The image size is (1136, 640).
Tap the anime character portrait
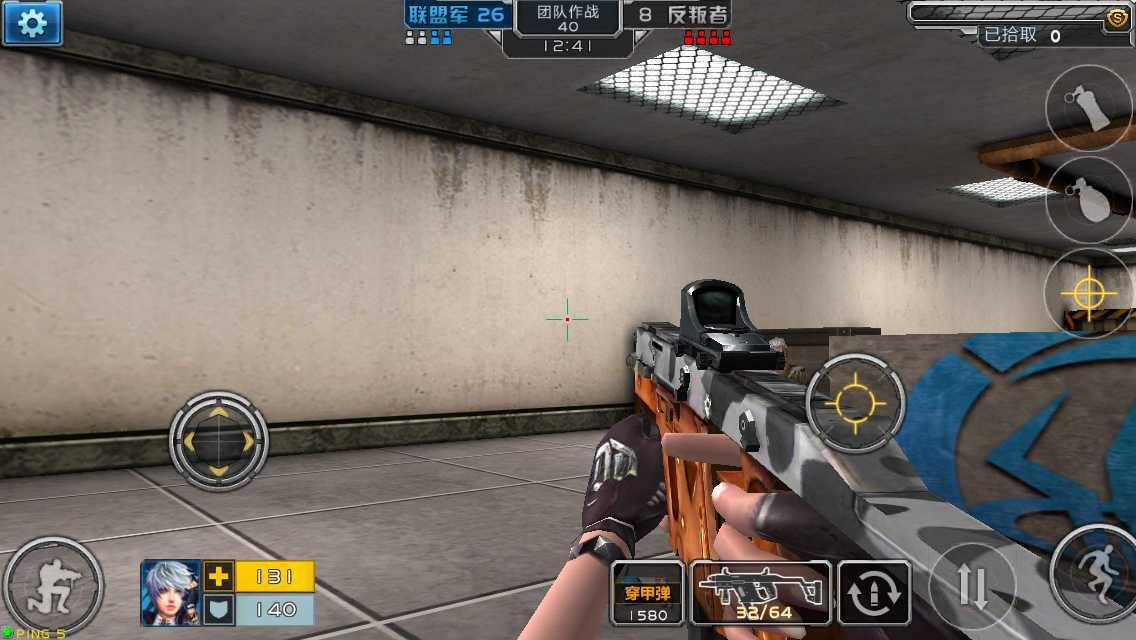pyautogui.click(x=171, y=592)
